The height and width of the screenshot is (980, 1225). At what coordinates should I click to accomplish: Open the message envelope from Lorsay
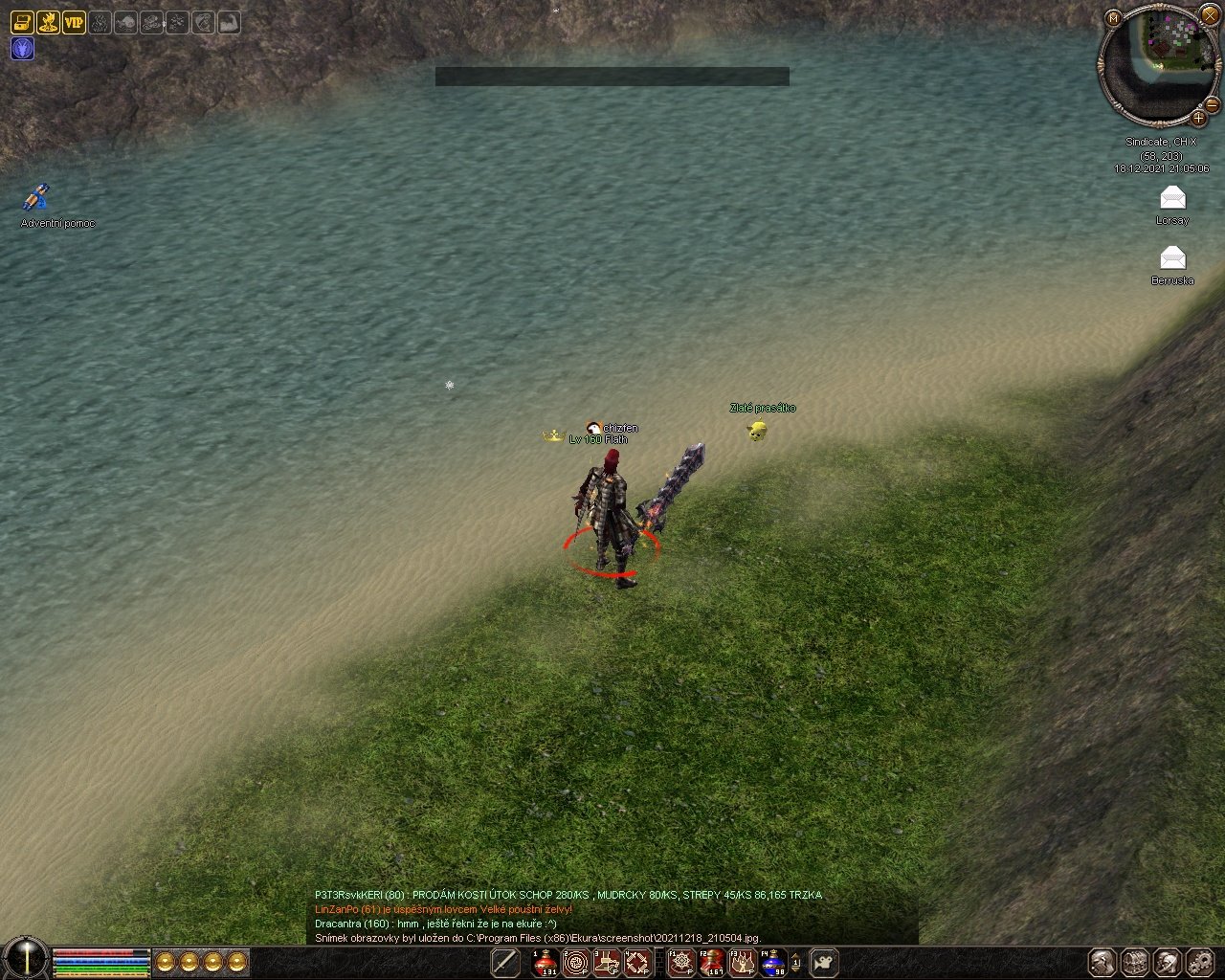coord(1172,198)
